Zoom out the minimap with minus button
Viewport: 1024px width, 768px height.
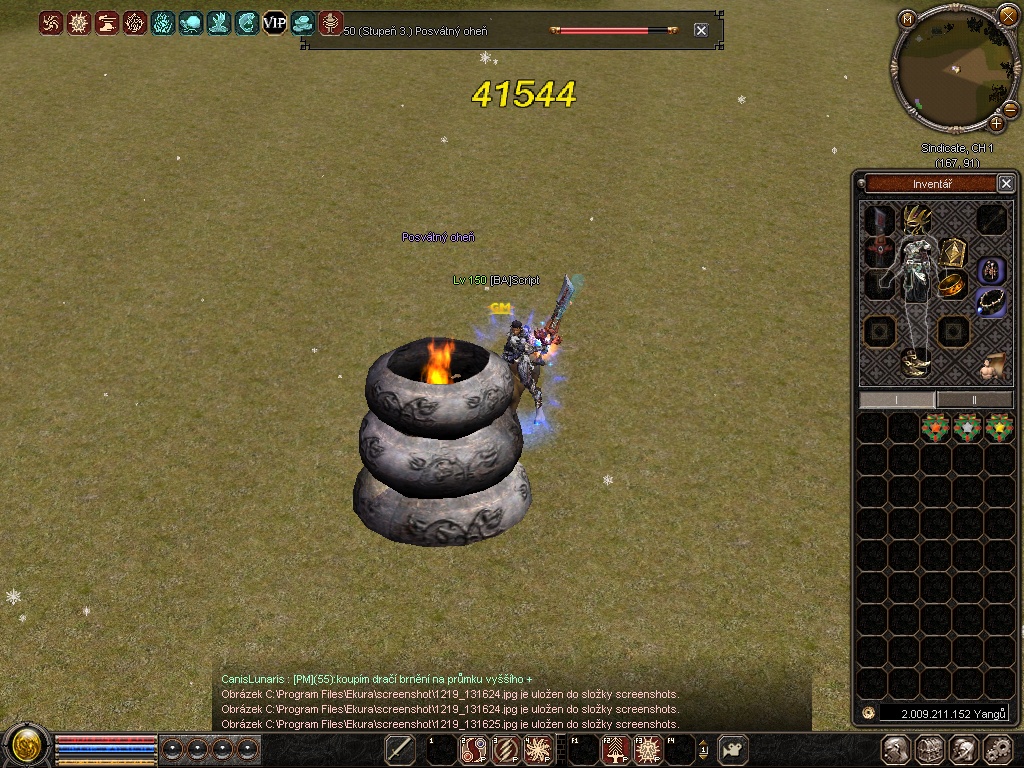tap(1010, 108)
